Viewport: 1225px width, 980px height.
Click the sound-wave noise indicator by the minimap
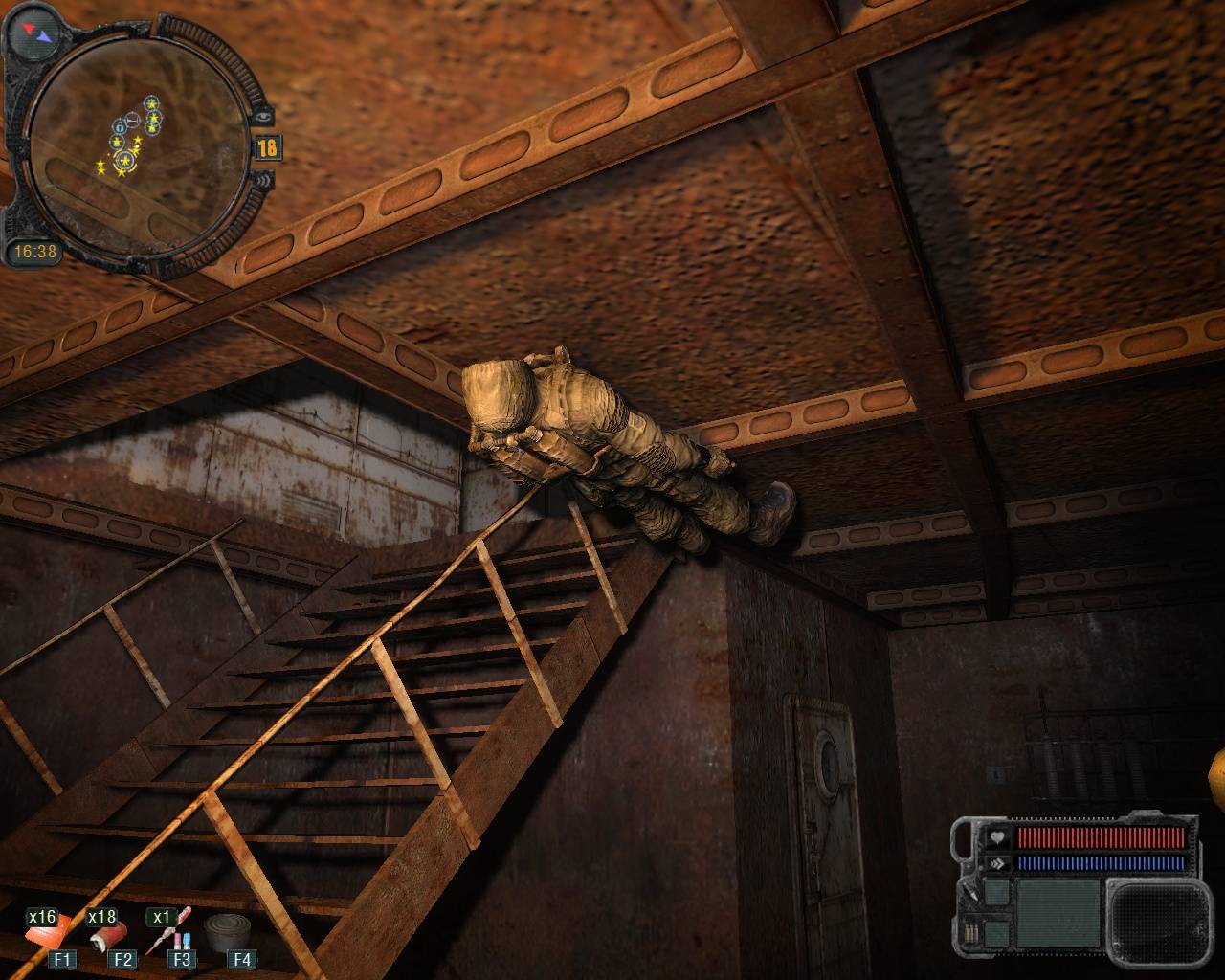coord(265,180)
